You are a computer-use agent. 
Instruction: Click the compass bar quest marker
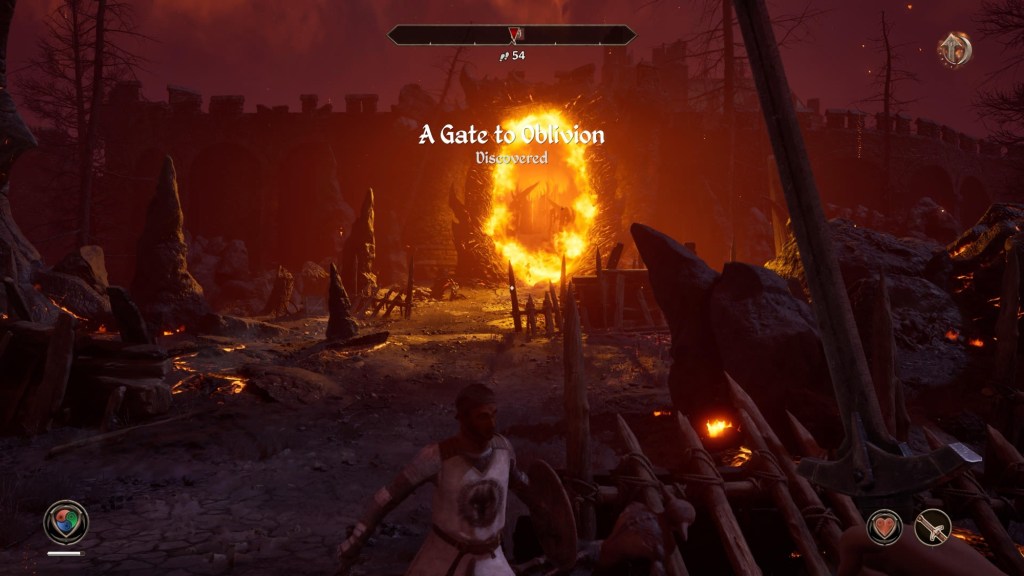(512, 35)
